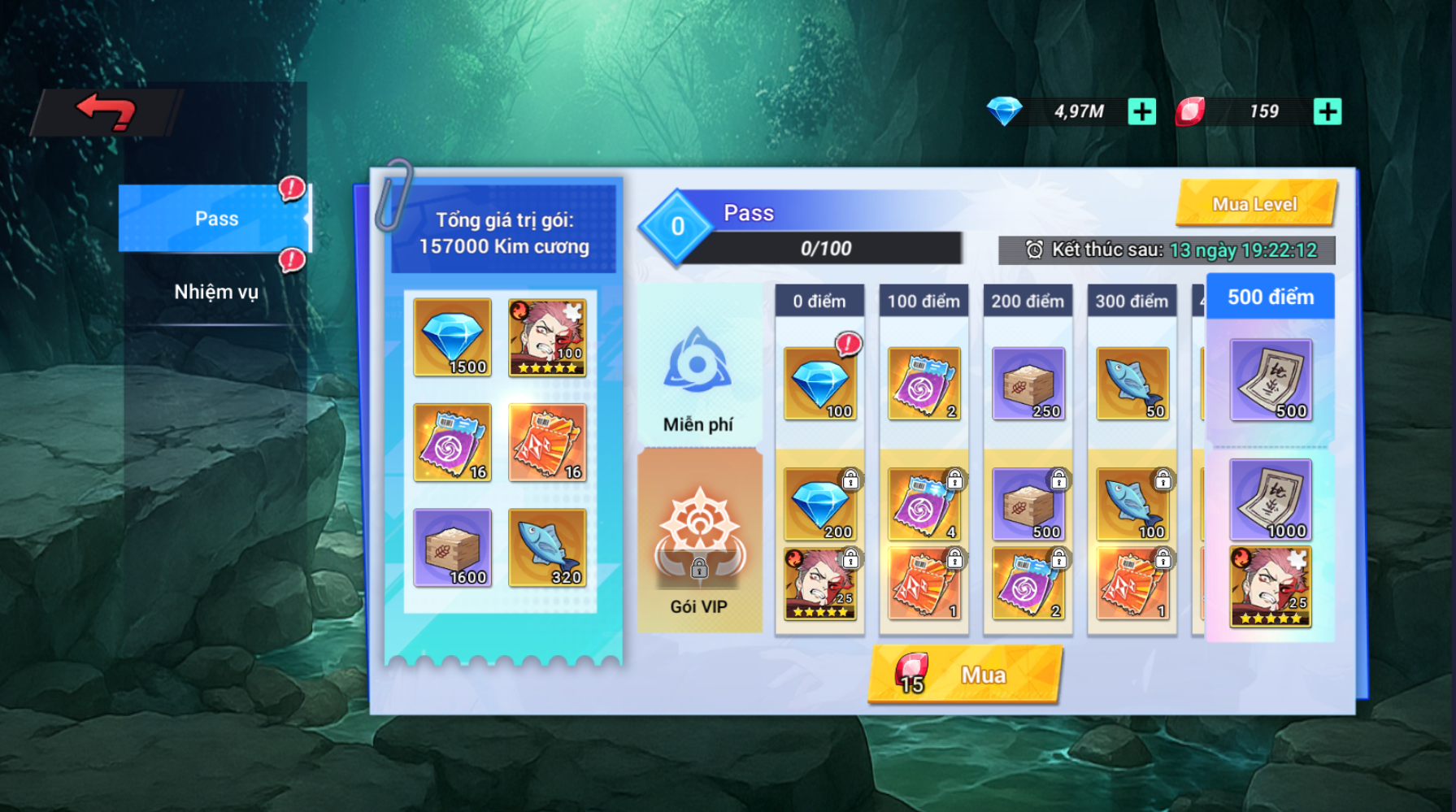Inspect the 1600 crate package item
The height and width of the screenshot is (812, 1456).
point(452,548)
